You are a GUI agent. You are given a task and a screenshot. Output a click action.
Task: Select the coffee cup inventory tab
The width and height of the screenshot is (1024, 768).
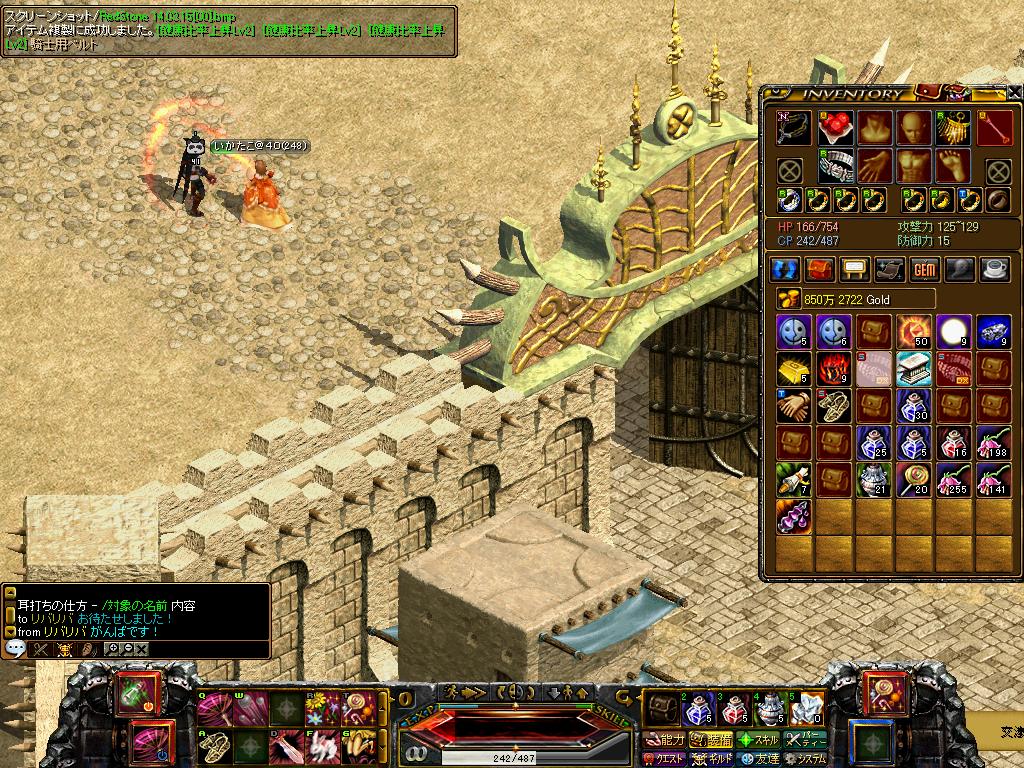[994, 268]
